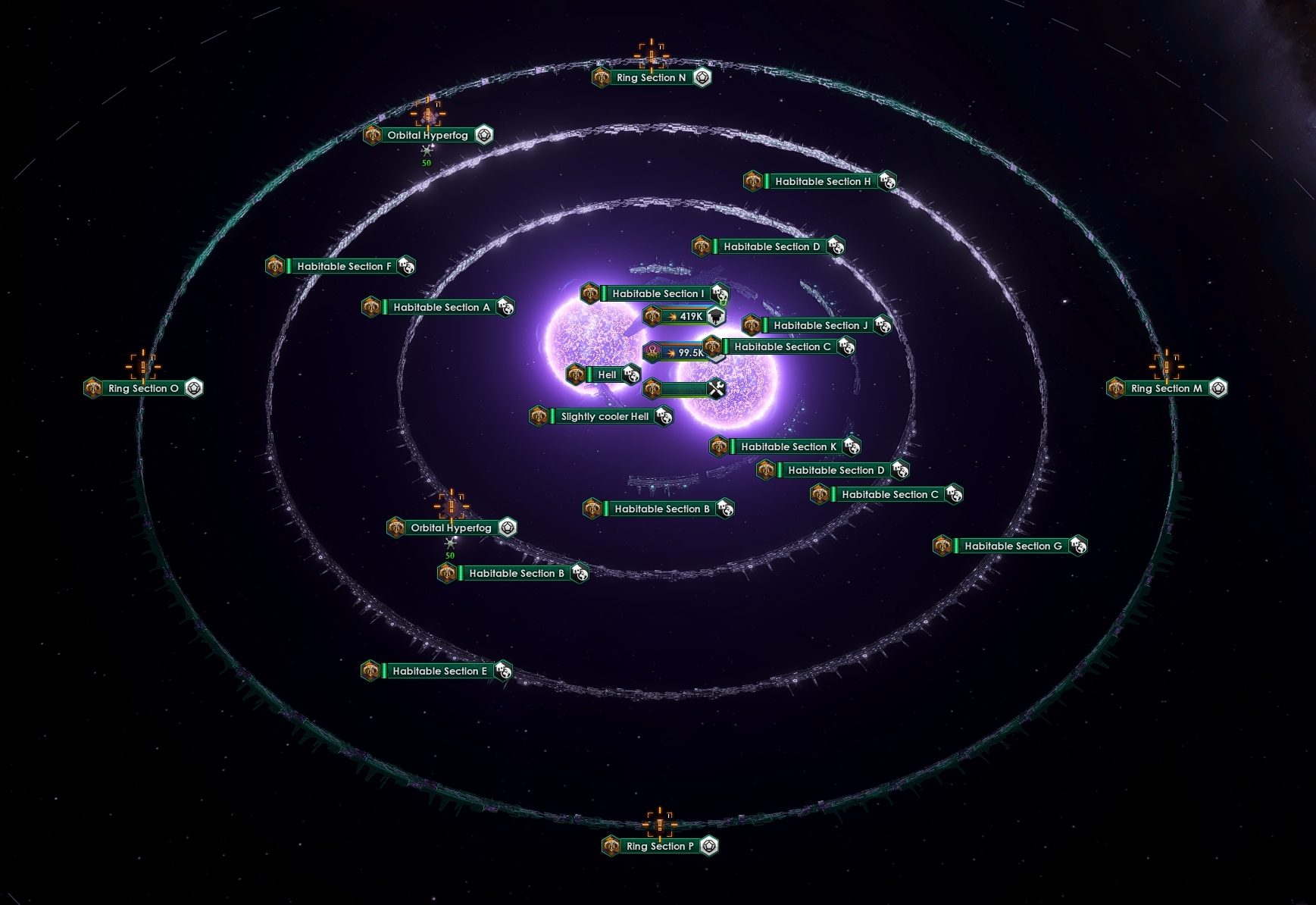Select Ring Section M
Image resolution: width=1316 pixels, height=905 pixels.
1167,388
